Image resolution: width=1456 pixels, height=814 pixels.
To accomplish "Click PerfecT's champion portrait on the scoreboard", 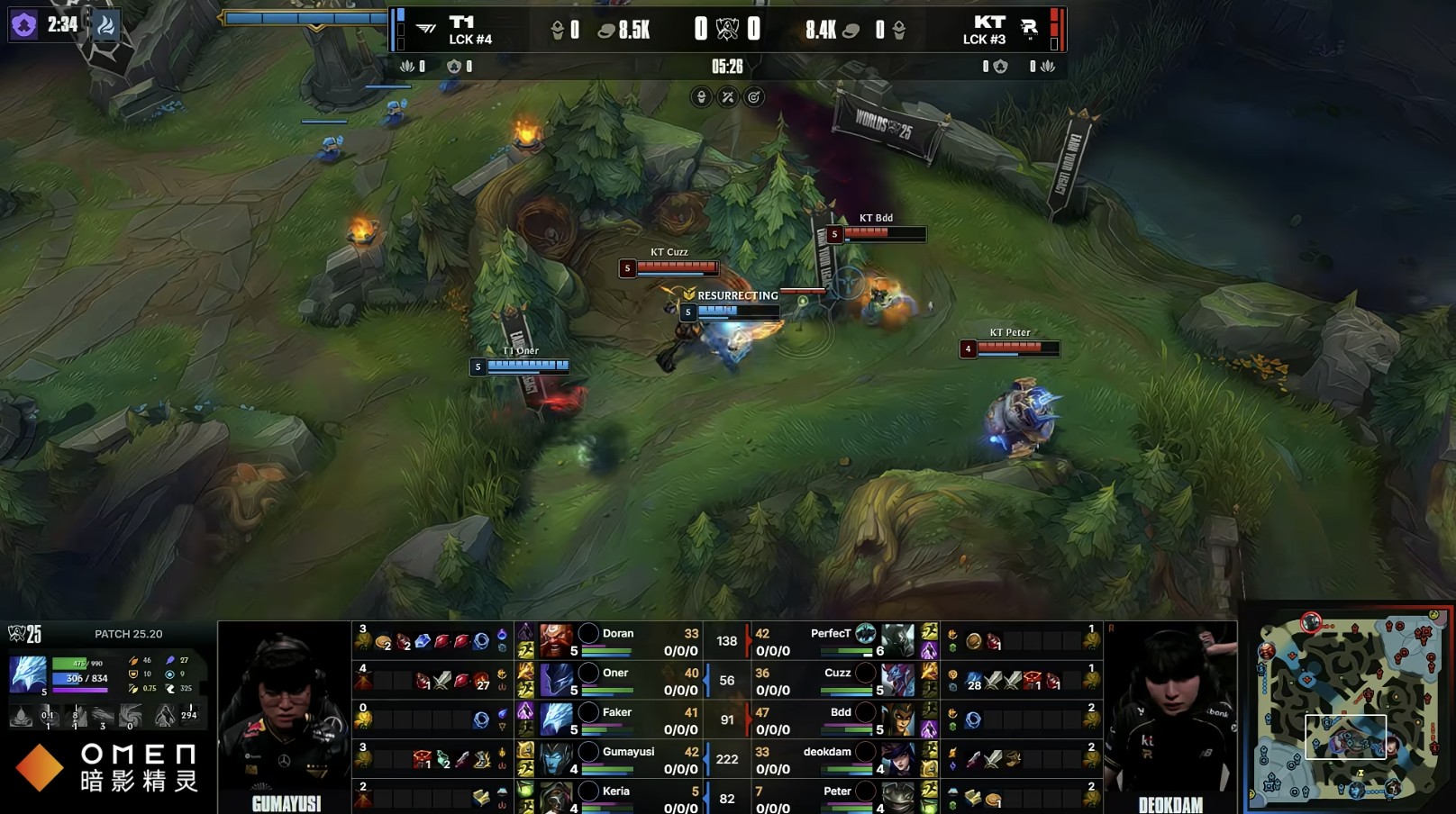I will coord(897,640).
